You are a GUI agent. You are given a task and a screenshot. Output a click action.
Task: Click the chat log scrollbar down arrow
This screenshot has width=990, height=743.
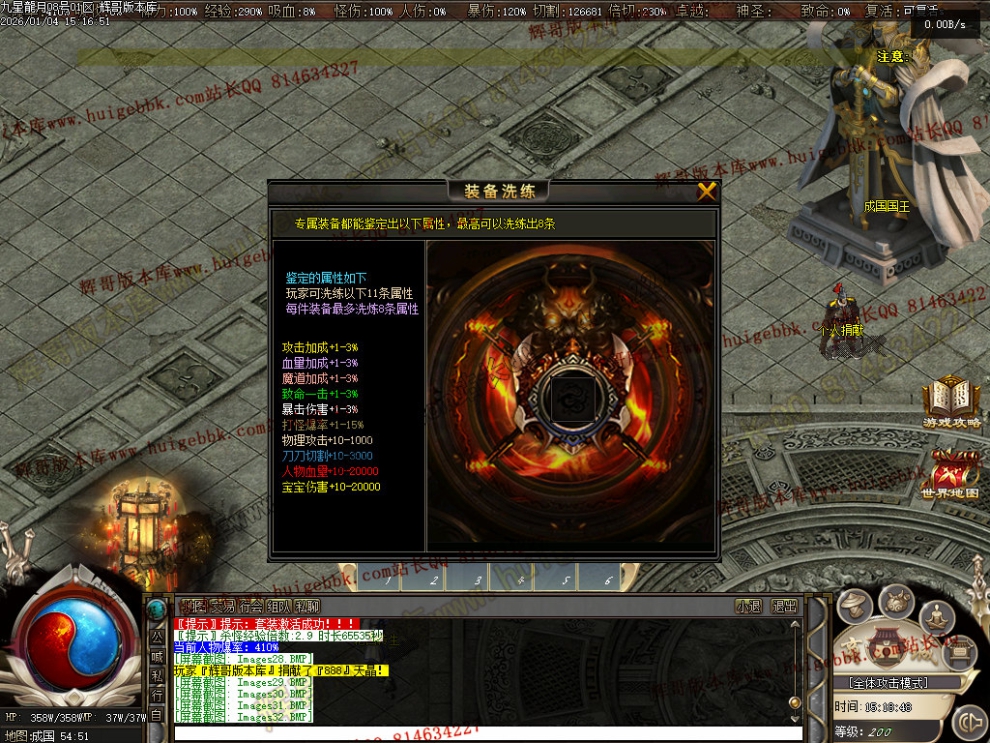[797, 717]
